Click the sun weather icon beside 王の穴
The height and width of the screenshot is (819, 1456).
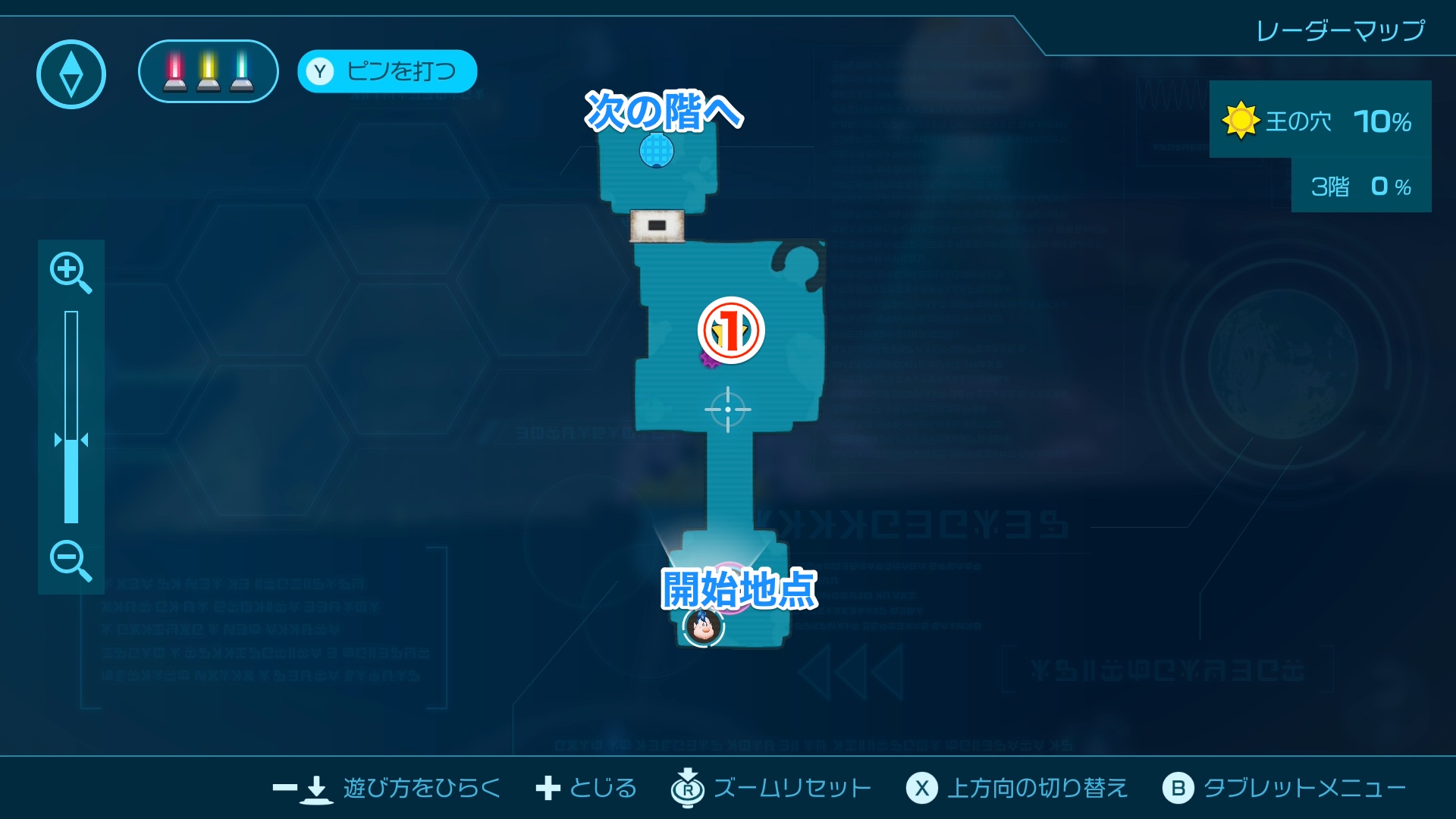1241,121
